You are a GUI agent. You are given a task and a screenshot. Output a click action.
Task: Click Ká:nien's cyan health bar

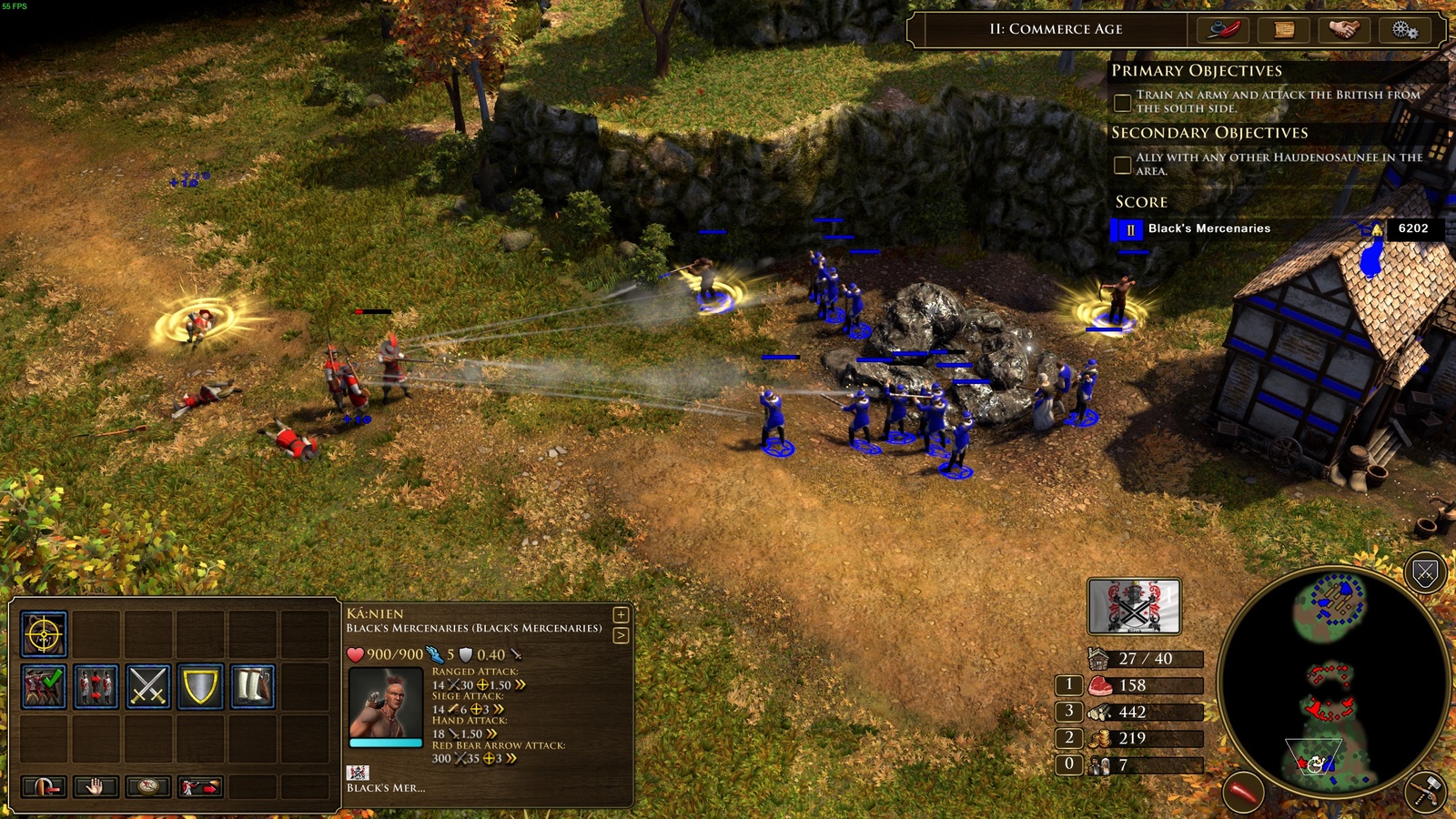[x=386, y=743]
